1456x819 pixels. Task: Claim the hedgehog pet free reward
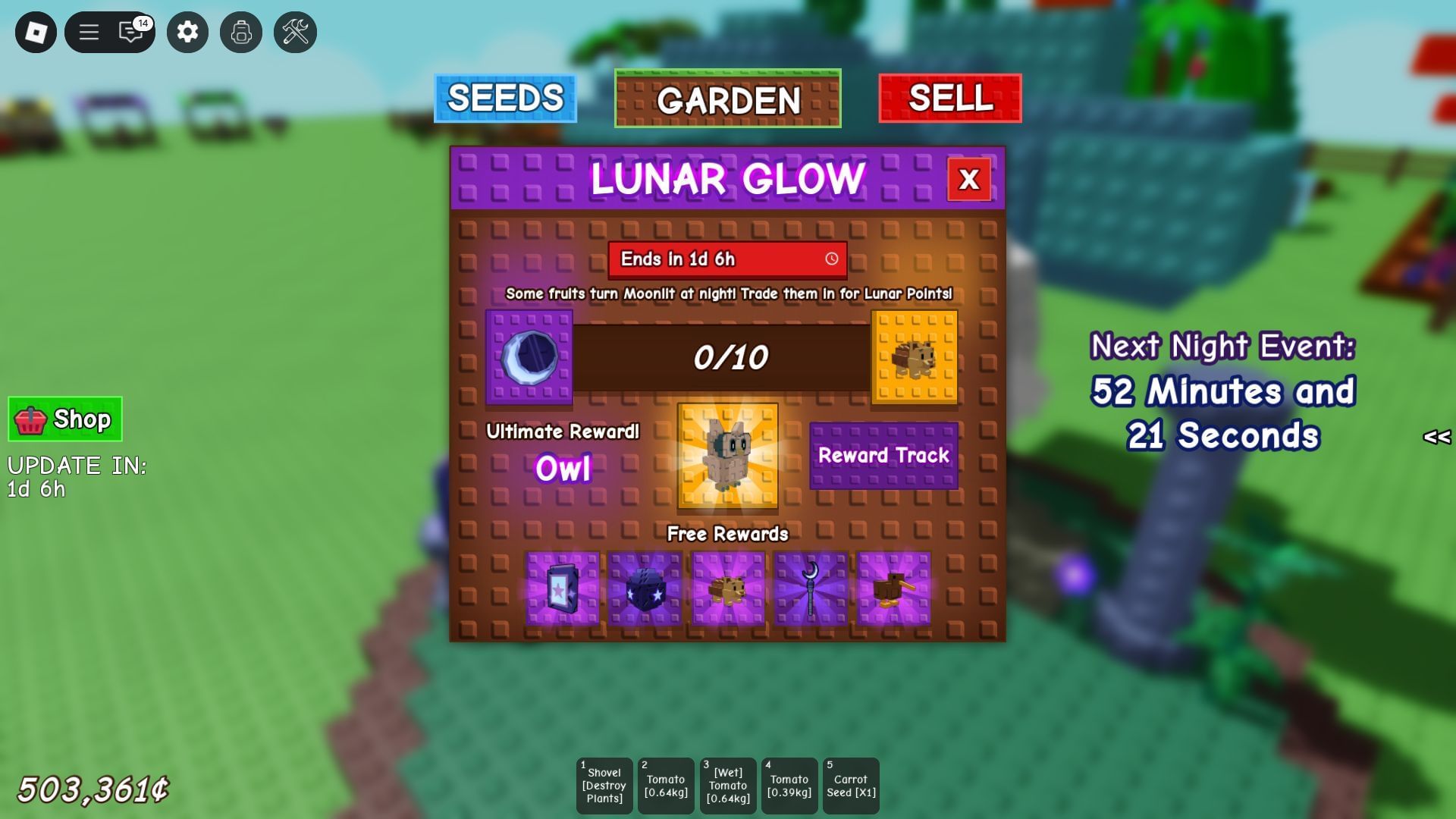[x=726, y=588]
